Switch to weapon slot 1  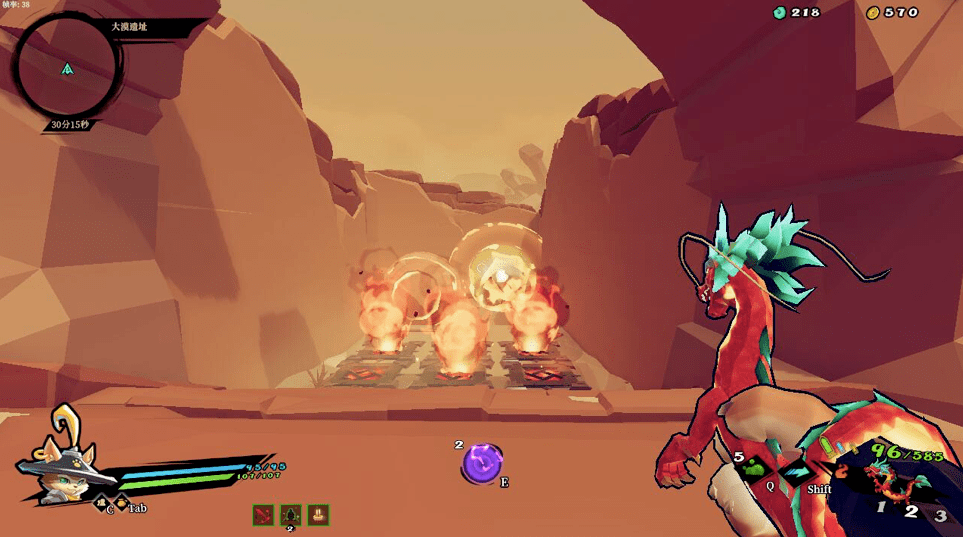[881, 507]
